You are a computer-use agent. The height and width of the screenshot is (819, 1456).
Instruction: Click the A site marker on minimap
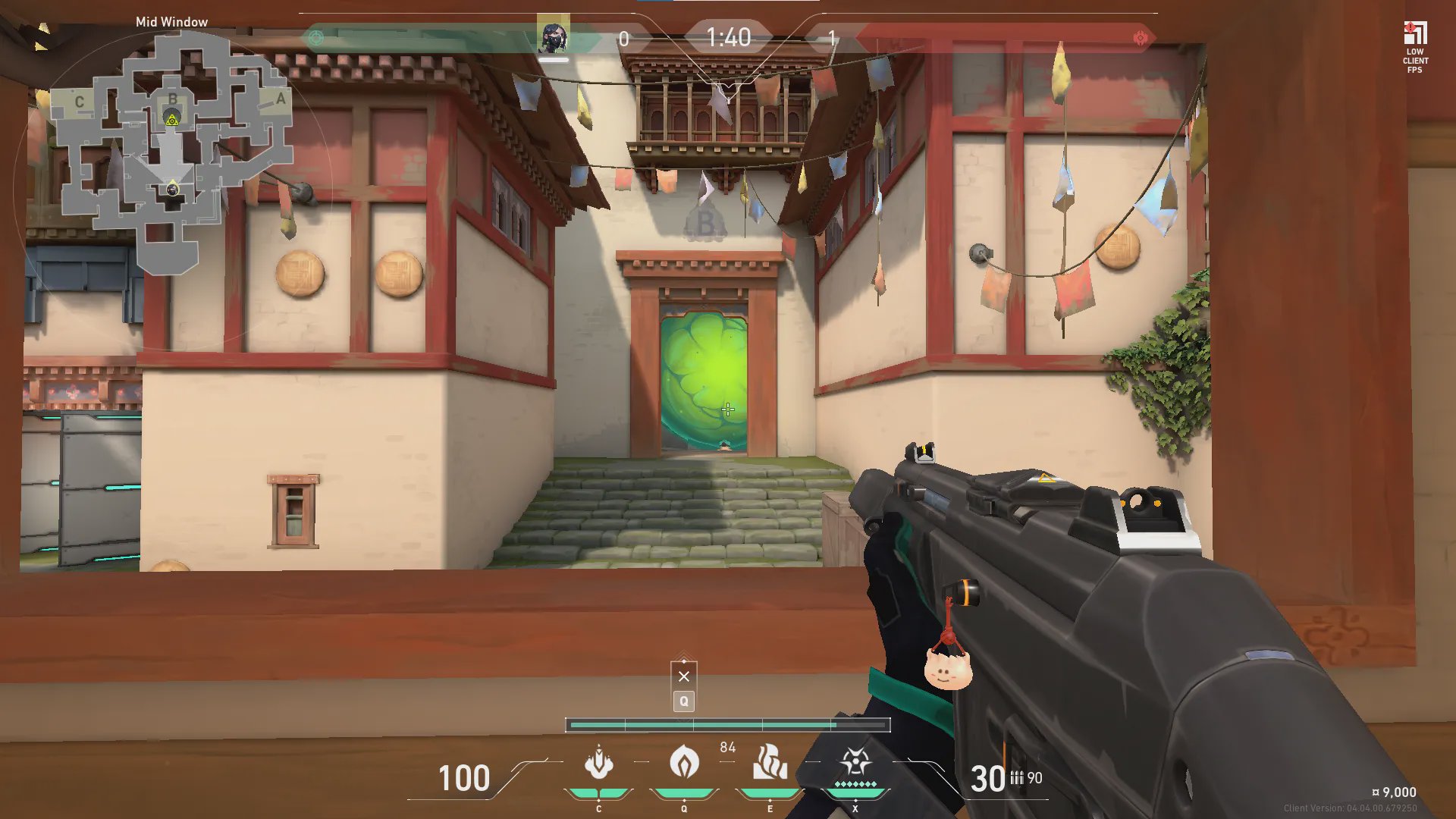pyautogui.click(x=281, y=99)
